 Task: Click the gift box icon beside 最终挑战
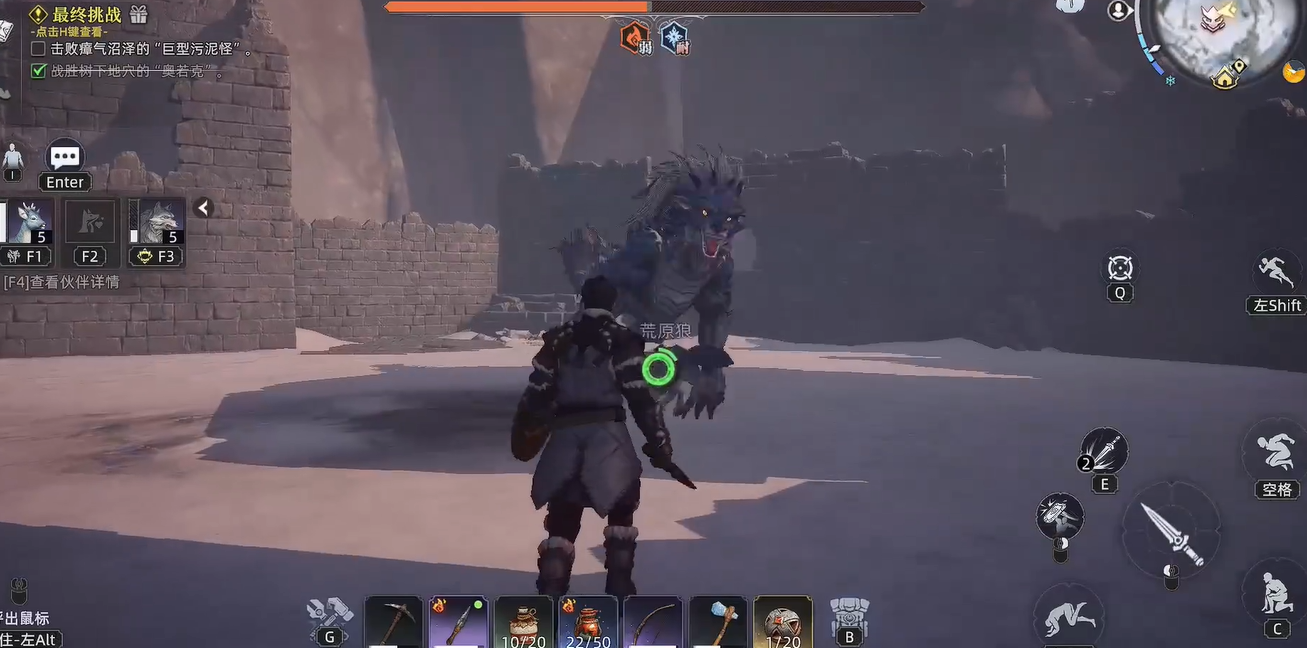139,14
